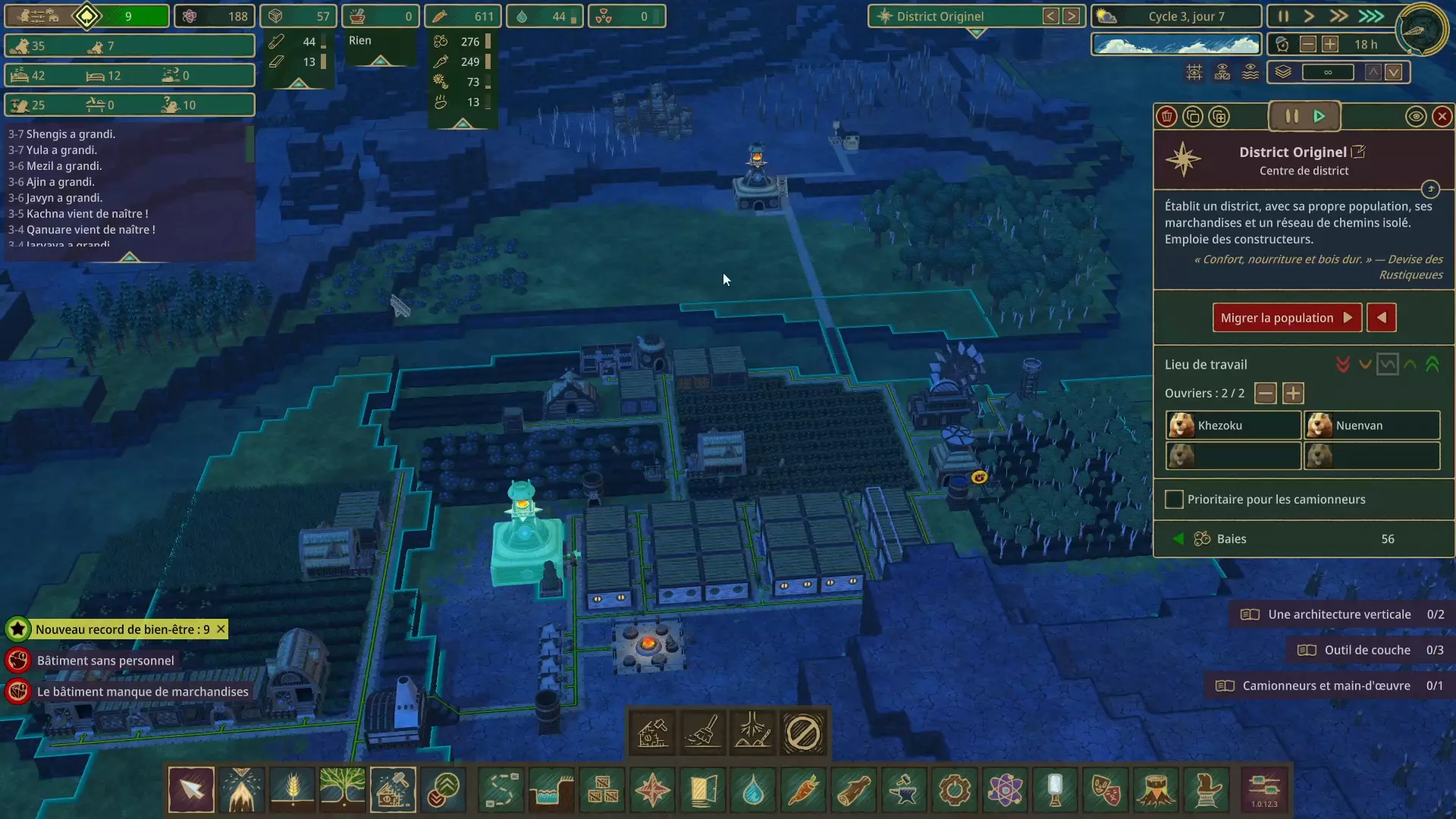Open the Bâtiment sans personnel alert
This screenshot has width=1456, height=819.
point(105,661)
